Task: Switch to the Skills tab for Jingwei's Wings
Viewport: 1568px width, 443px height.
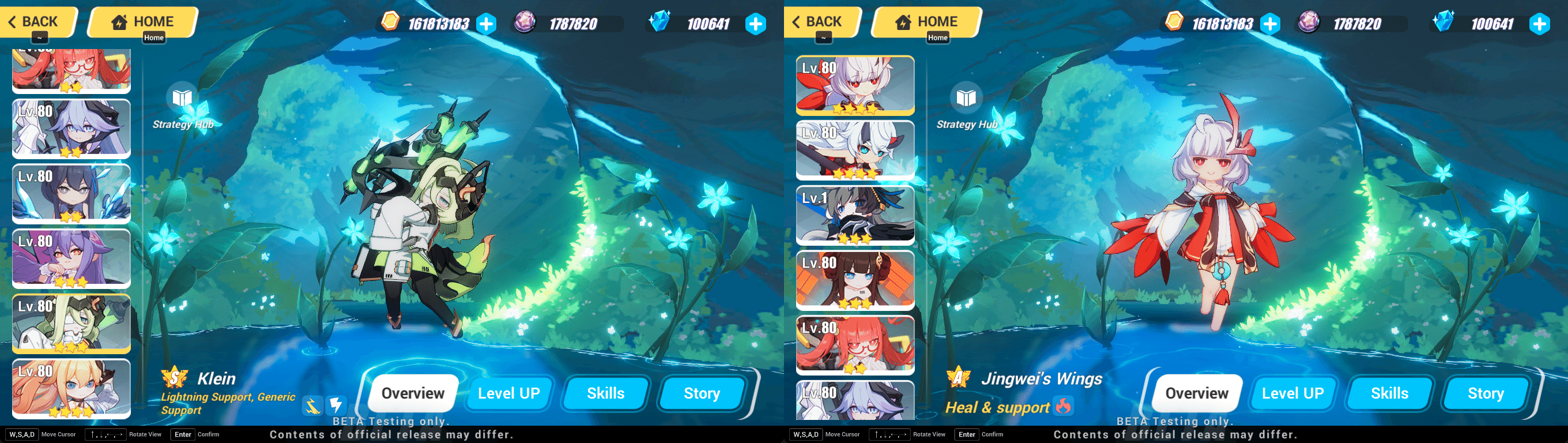Action: tap(1390, 393)
